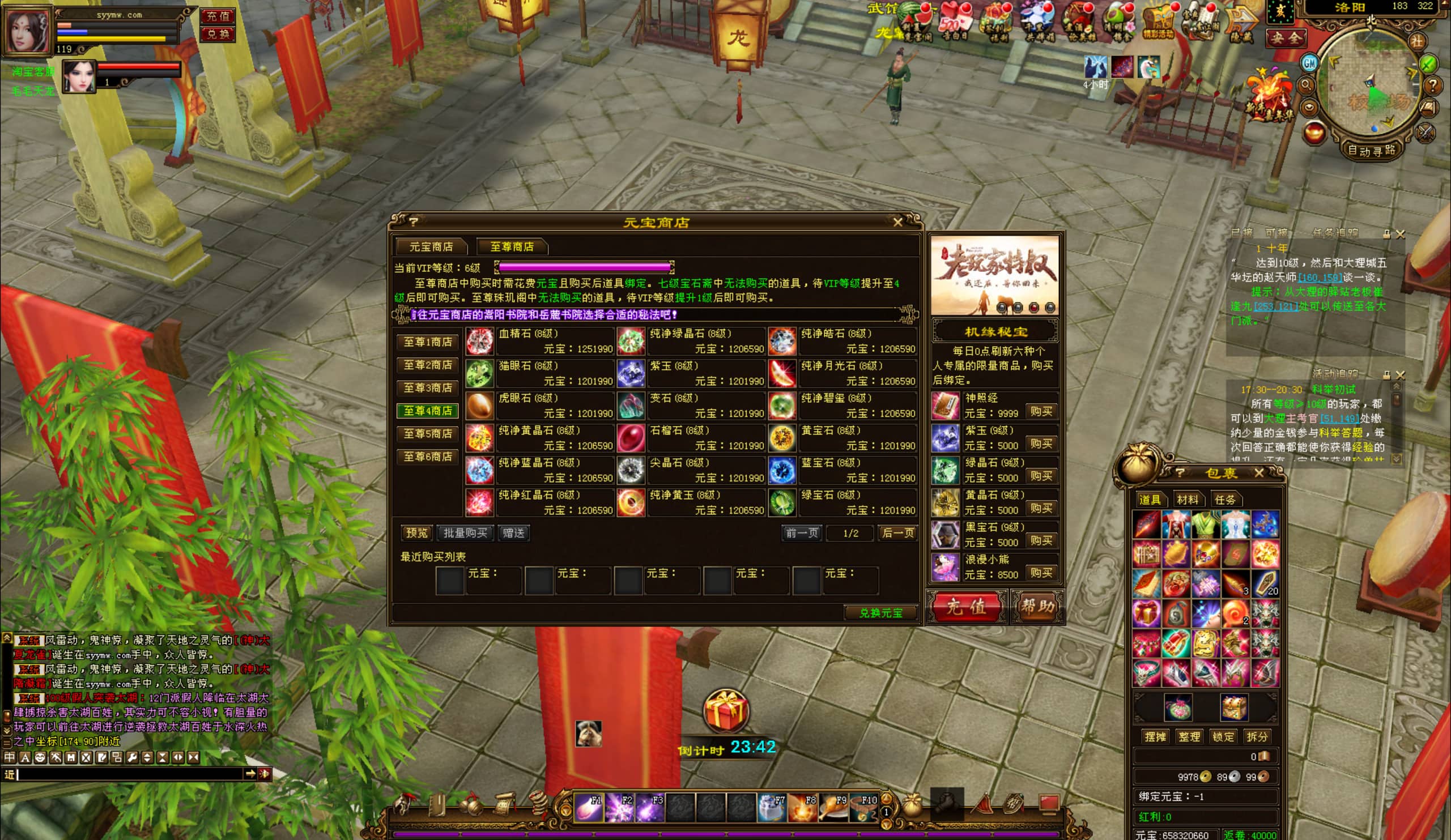Click the 兑换元宝 exchange button
Screen dimensions: 1451x840
click(880, 613)
